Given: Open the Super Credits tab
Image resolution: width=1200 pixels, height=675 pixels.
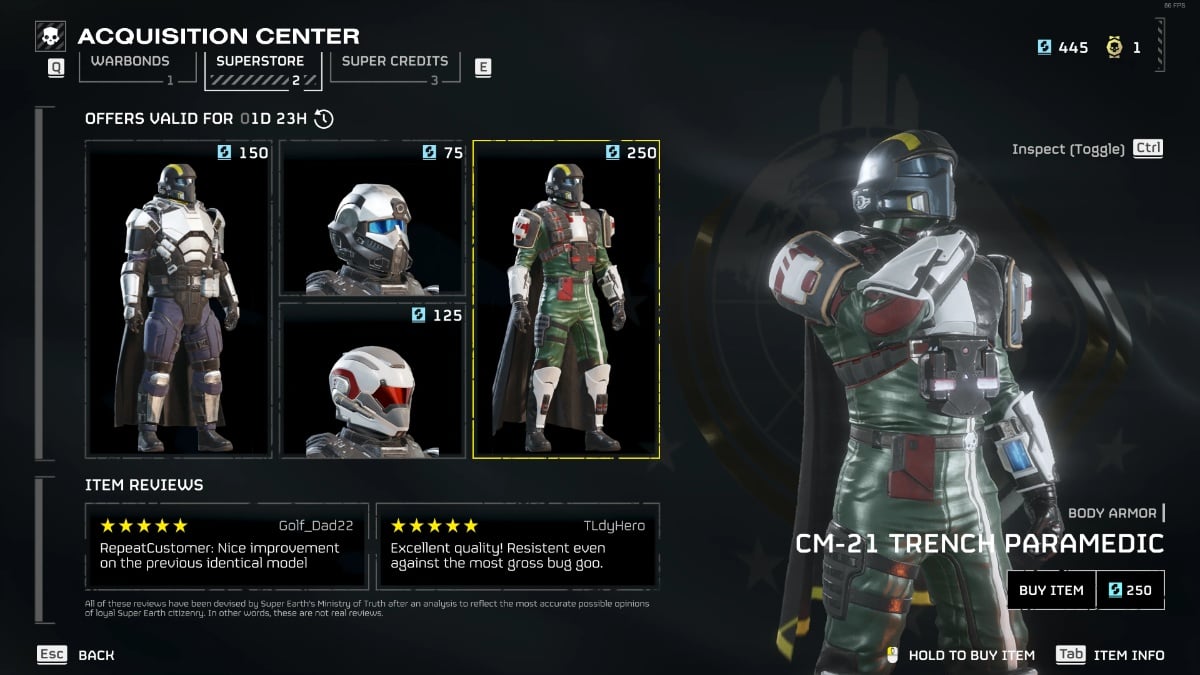Looking at the screenshot, I should 396,65.
